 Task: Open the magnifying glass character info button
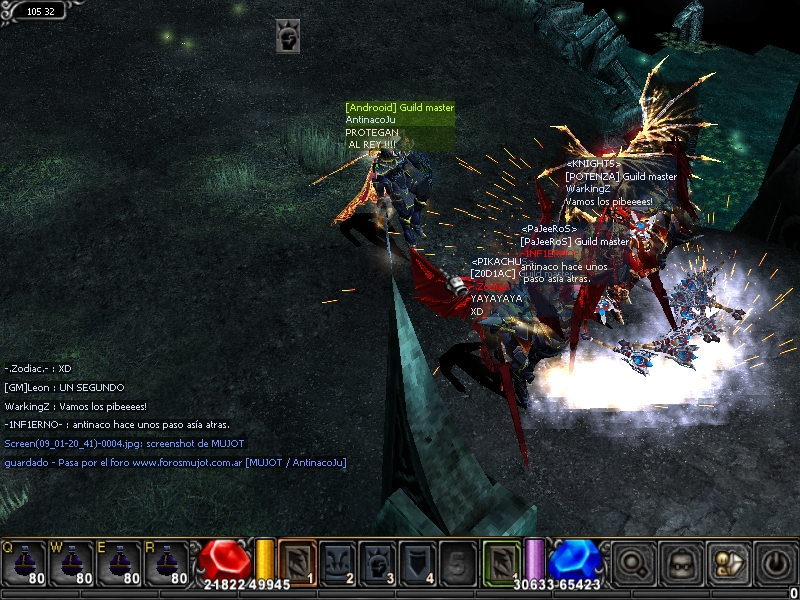pos(634,563)
